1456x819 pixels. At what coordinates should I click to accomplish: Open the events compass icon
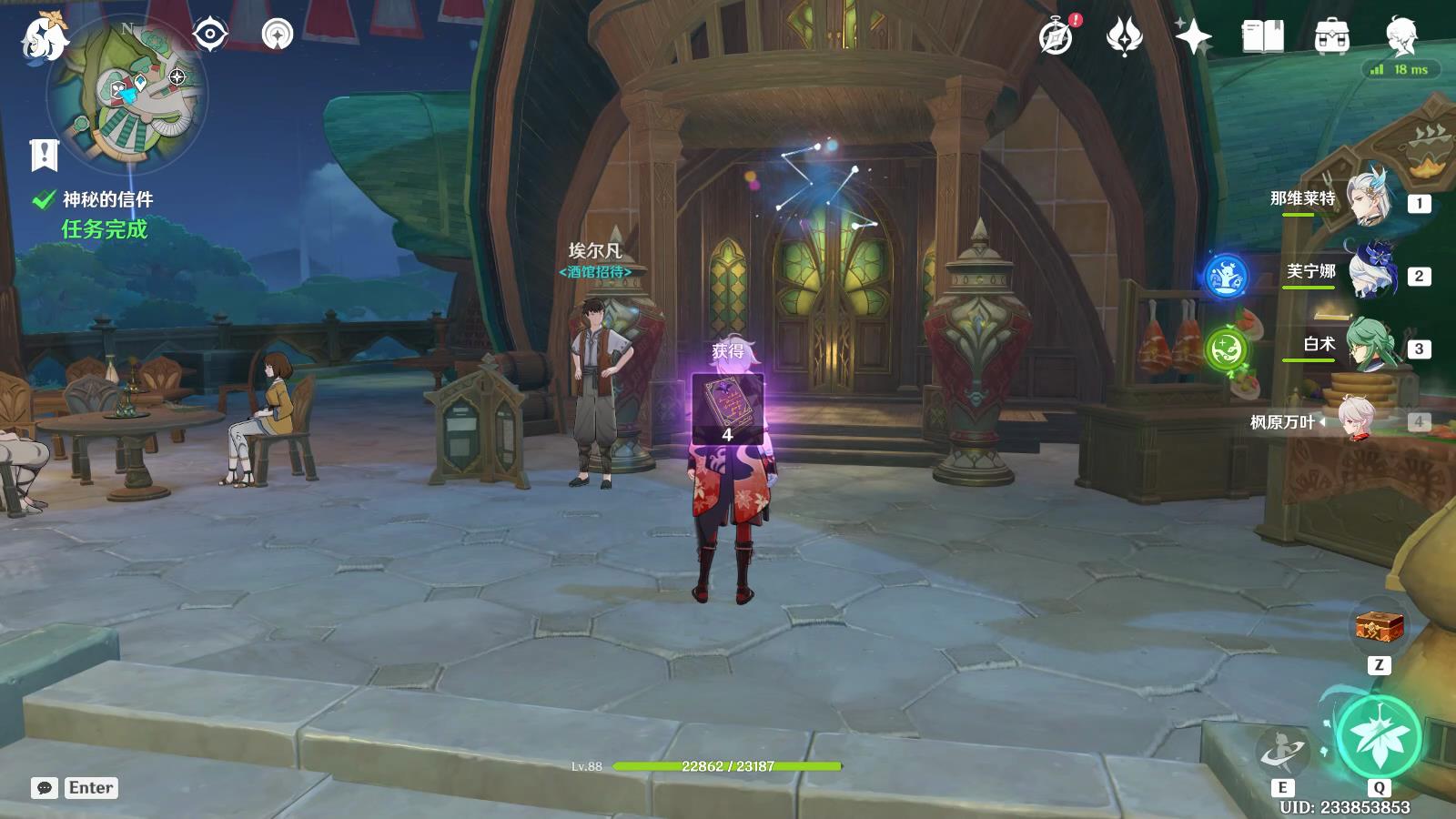point(1057,36)
